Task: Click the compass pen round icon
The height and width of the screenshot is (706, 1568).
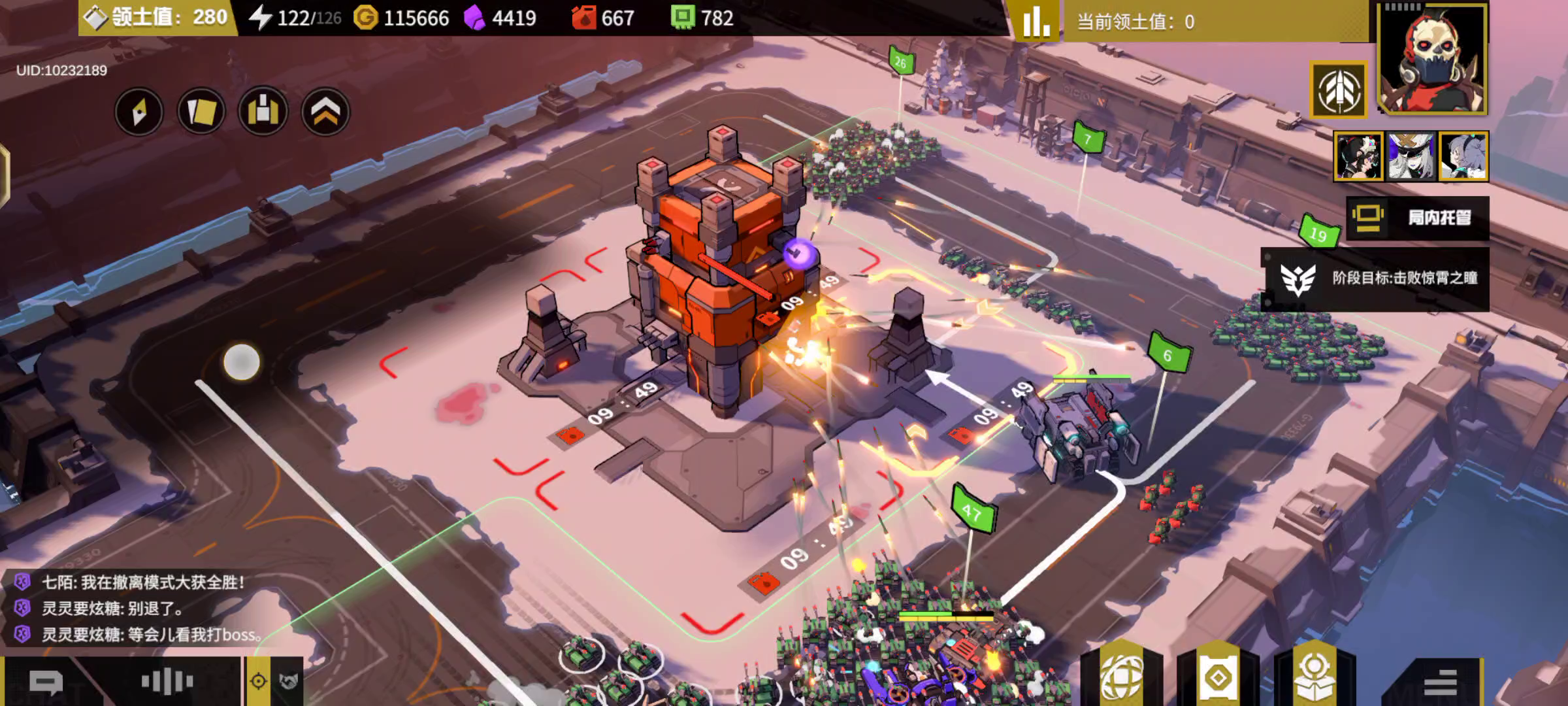Action: point(139,112)
